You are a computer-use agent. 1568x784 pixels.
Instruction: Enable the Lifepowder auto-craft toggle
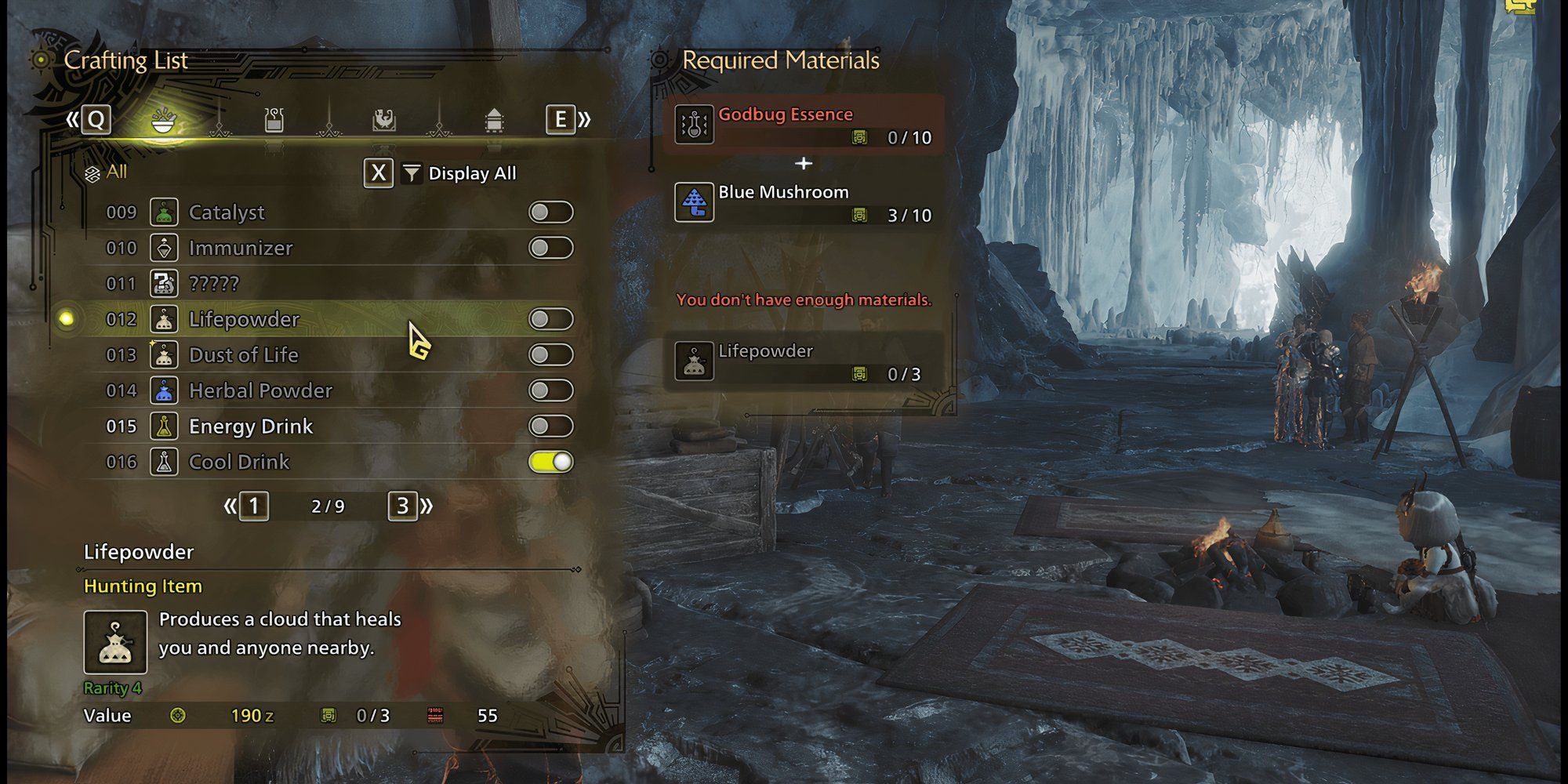(550, 319)
